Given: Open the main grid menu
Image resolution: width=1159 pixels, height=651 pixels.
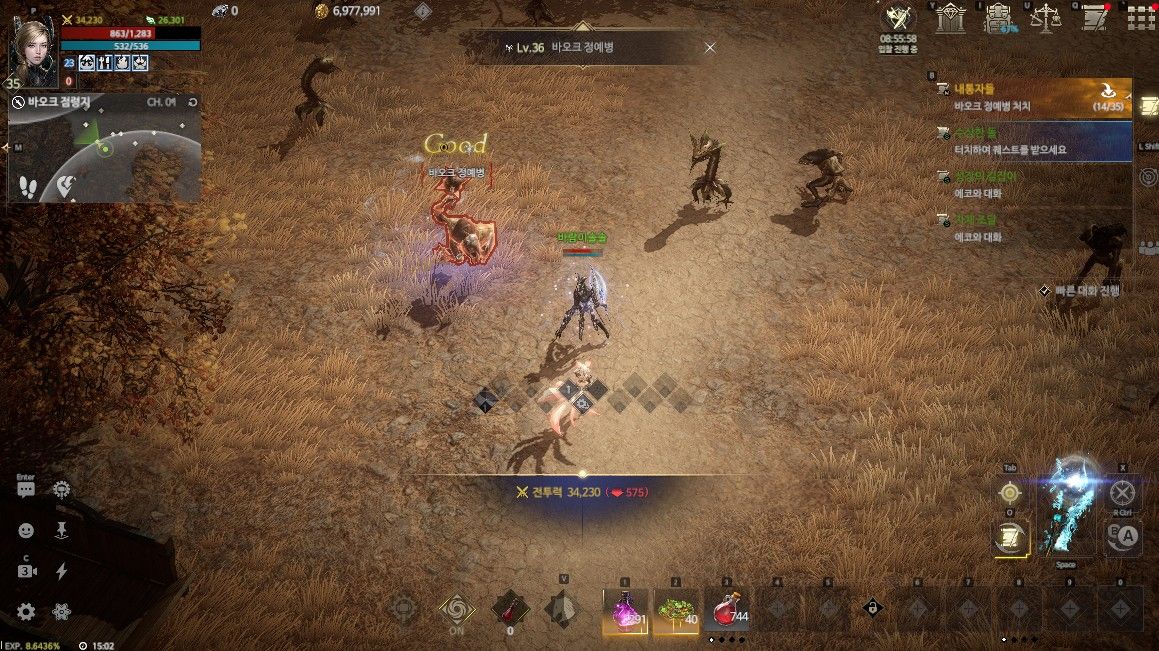Looking at the screenshot, I should [x=1141, y=18].
